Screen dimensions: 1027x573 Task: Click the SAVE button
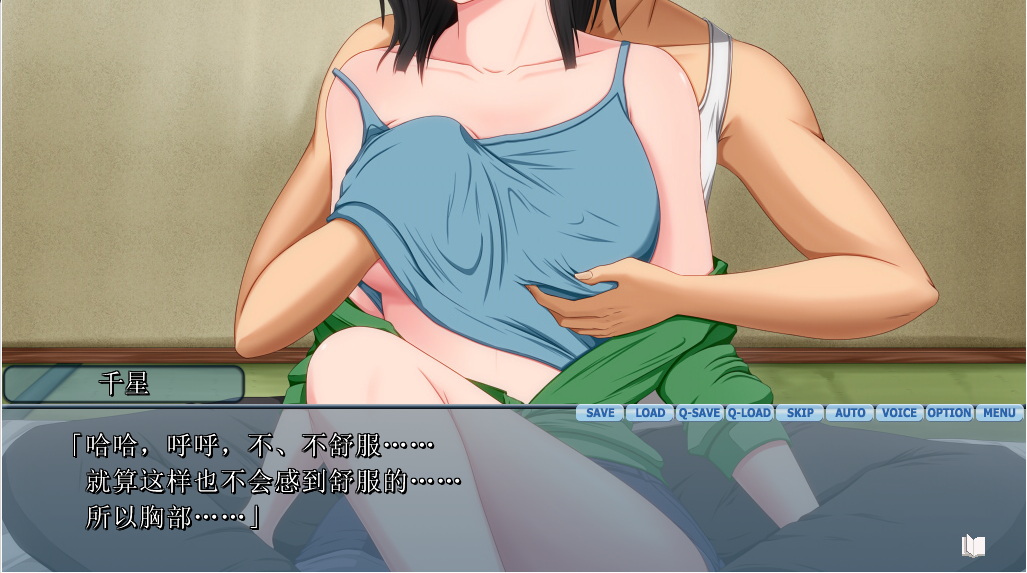(600, 413)
